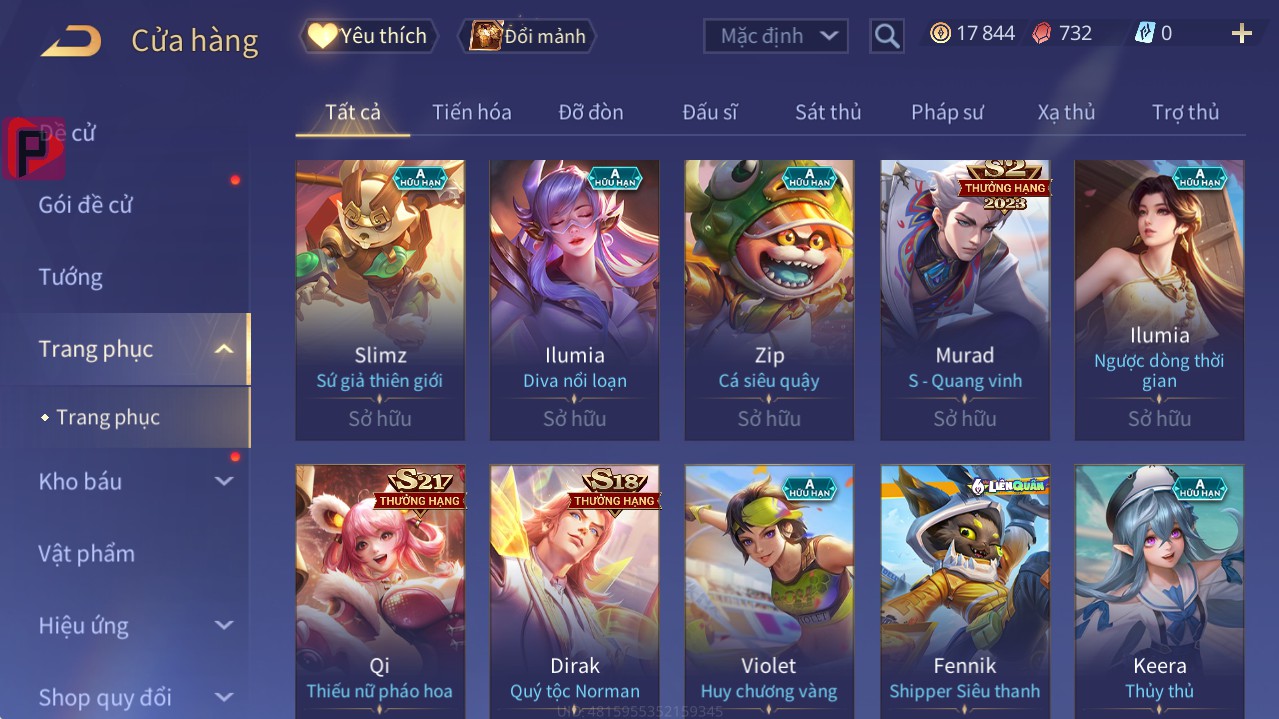Pick the Zip Cá siêu quậy skin card
The image size is (1279, 719).
(x=769, y=300)
